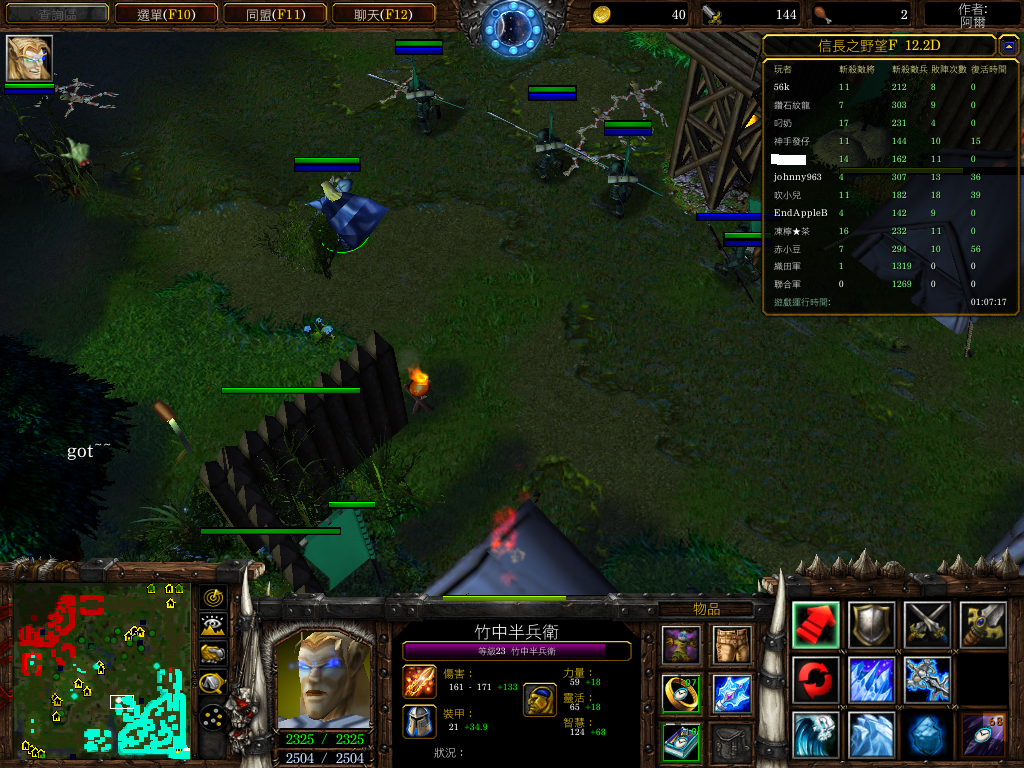
Task: Cast the tidal wave skull ability
Action: [815, 735]
